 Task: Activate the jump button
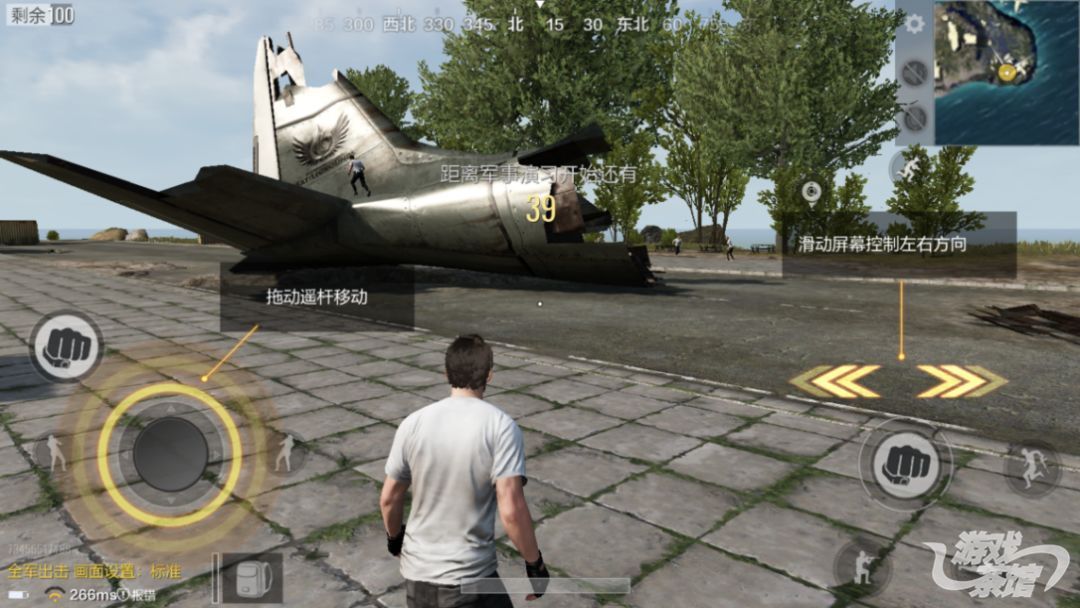click(x=1031, y=468)
